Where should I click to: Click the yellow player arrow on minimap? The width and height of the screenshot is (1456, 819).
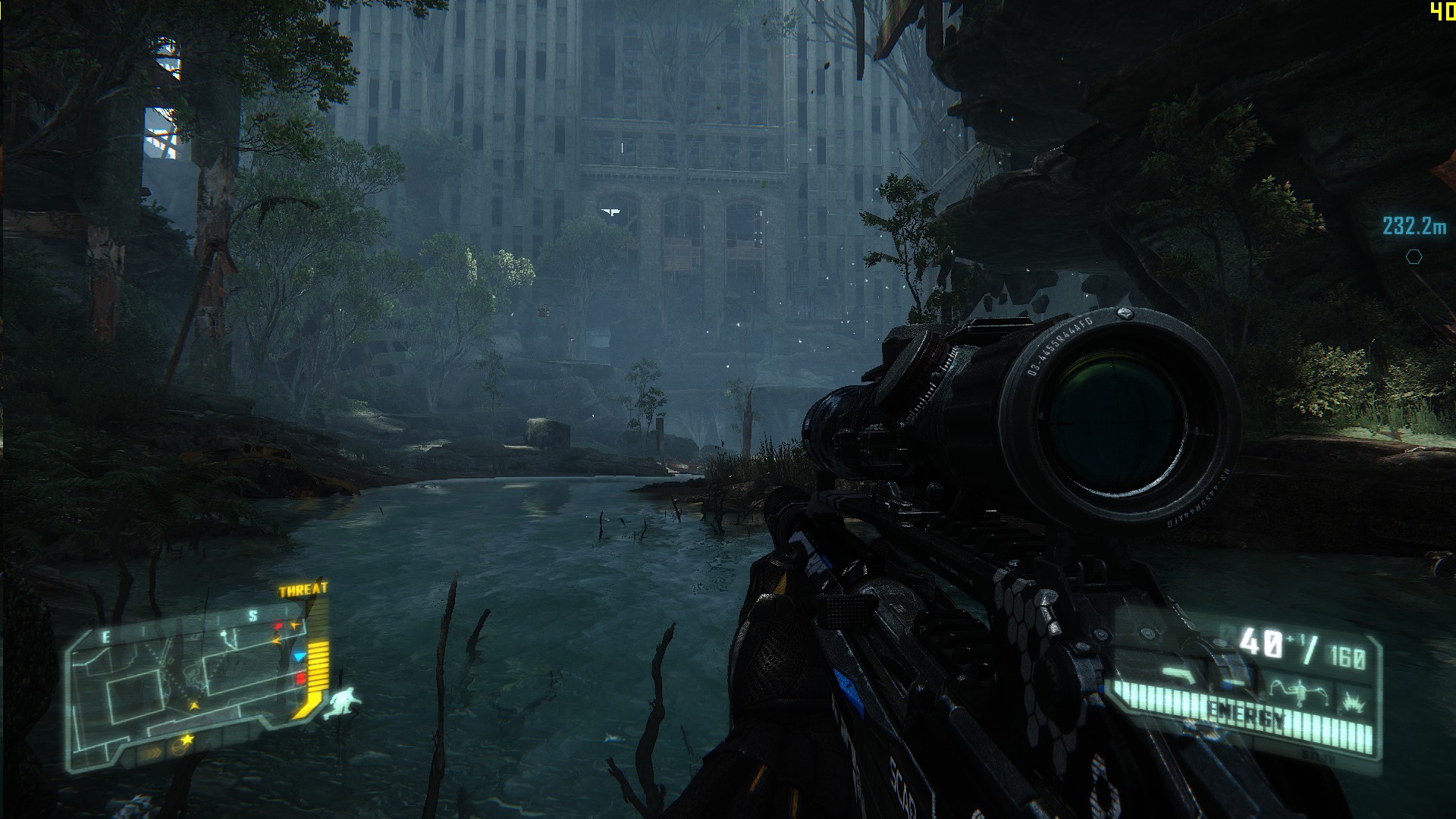[194, 705]
